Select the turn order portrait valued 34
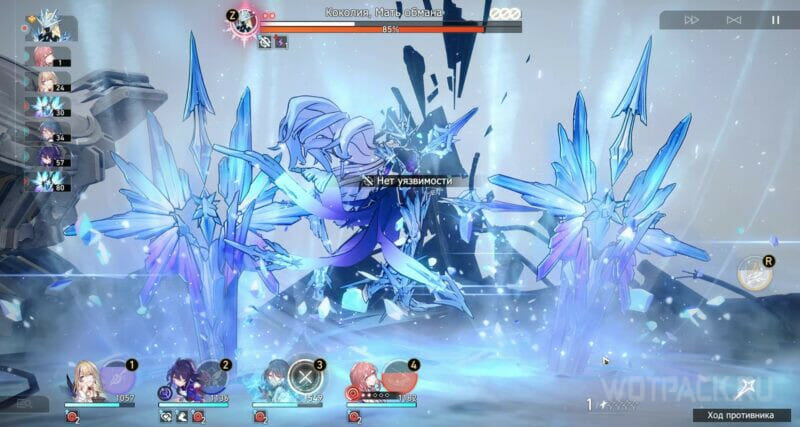The image size is (800, 427). tap(44, 130)
